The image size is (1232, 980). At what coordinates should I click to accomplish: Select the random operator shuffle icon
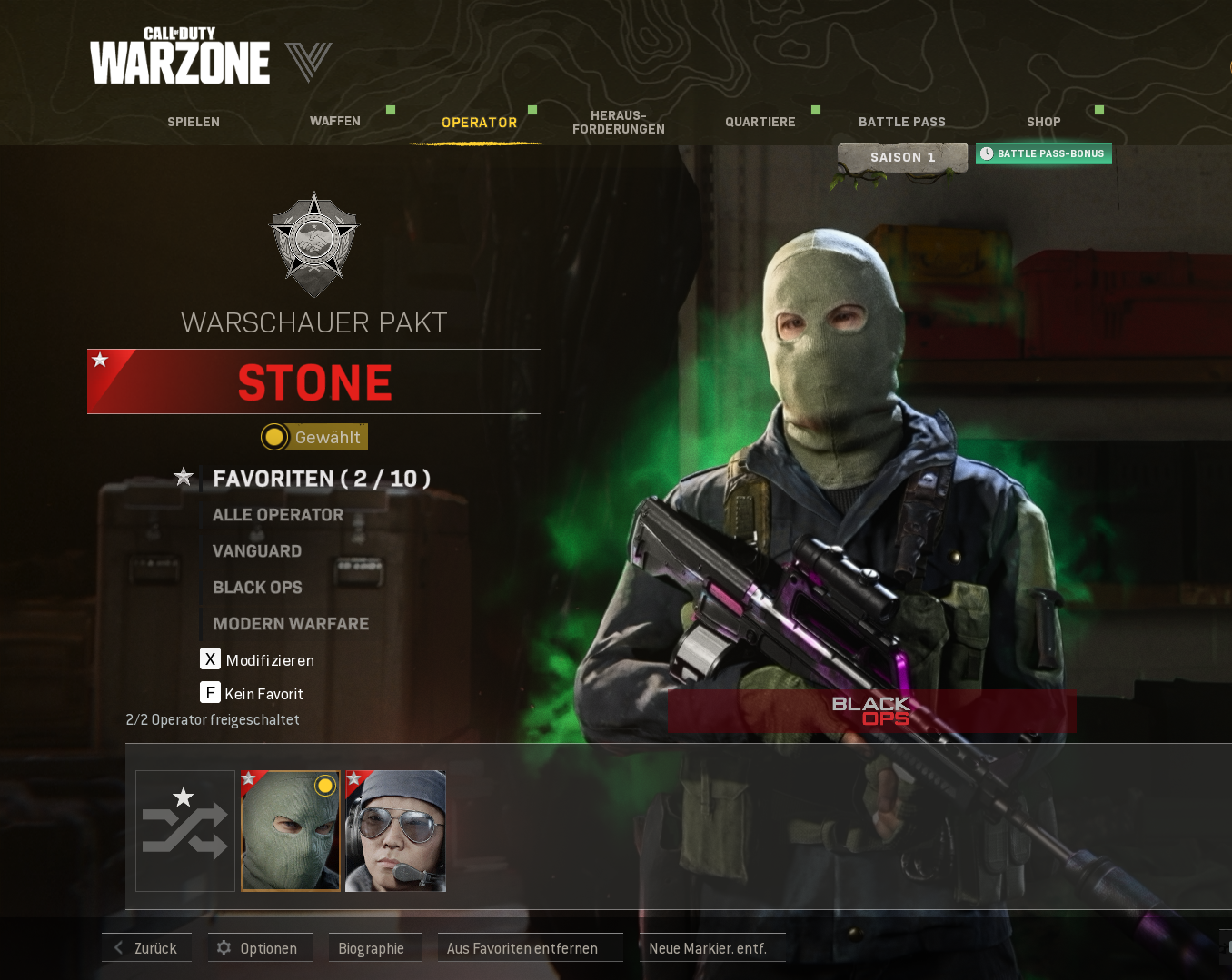tap(184, 829)
